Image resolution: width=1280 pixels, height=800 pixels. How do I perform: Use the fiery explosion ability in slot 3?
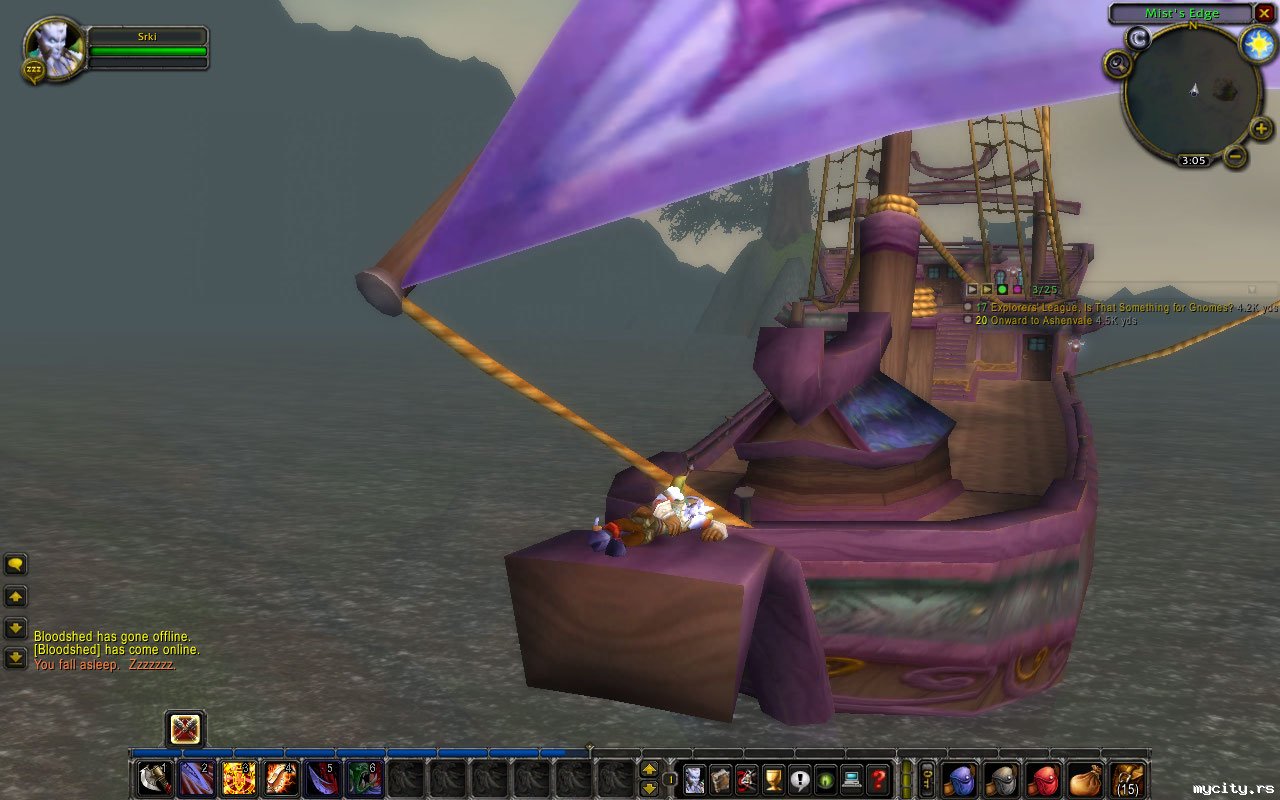[x=238, y=778]
